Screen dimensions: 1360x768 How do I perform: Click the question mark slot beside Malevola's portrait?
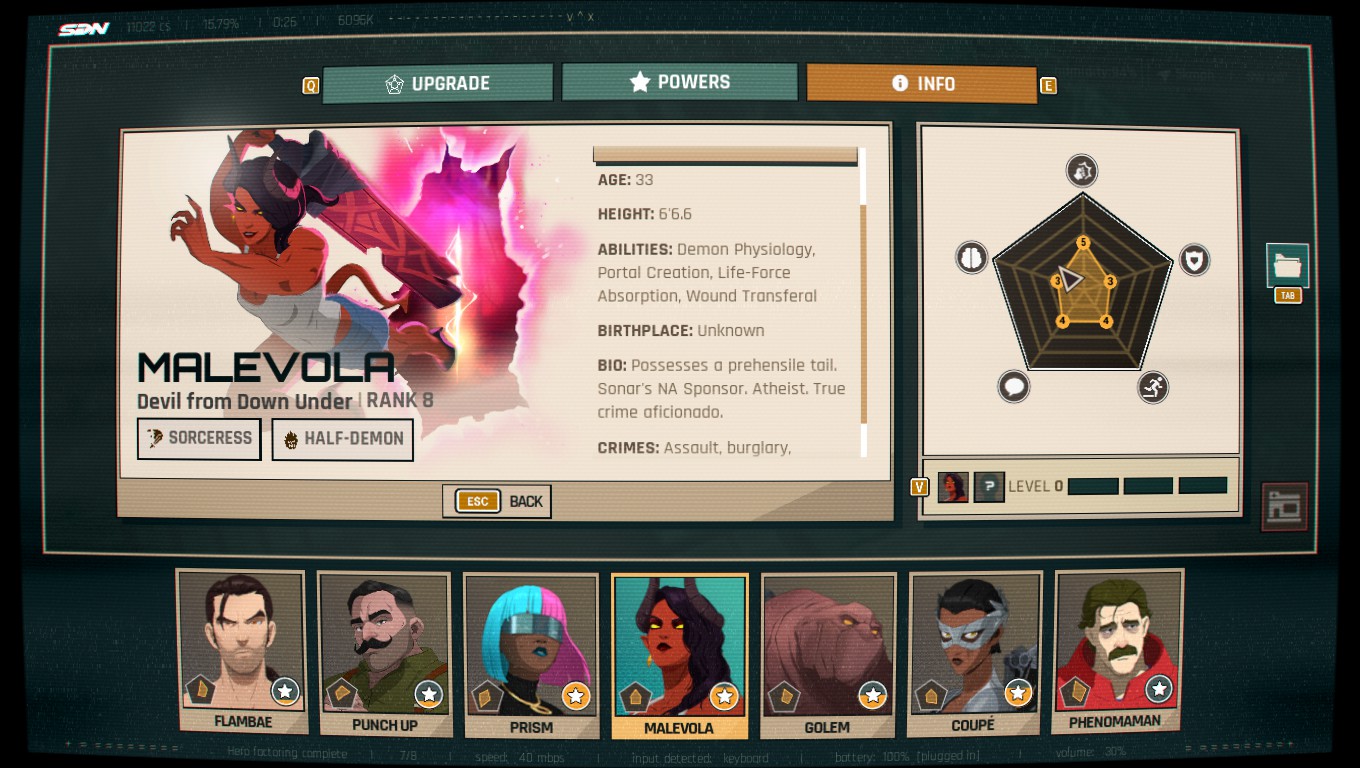[989, 487]
